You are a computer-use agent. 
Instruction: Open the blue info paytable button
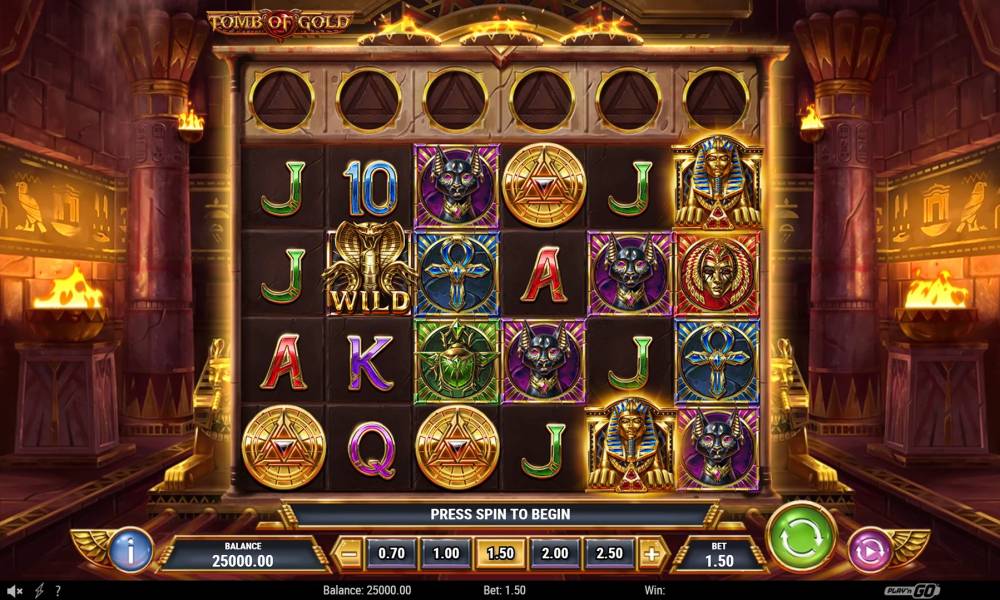[x=130, y=549]
